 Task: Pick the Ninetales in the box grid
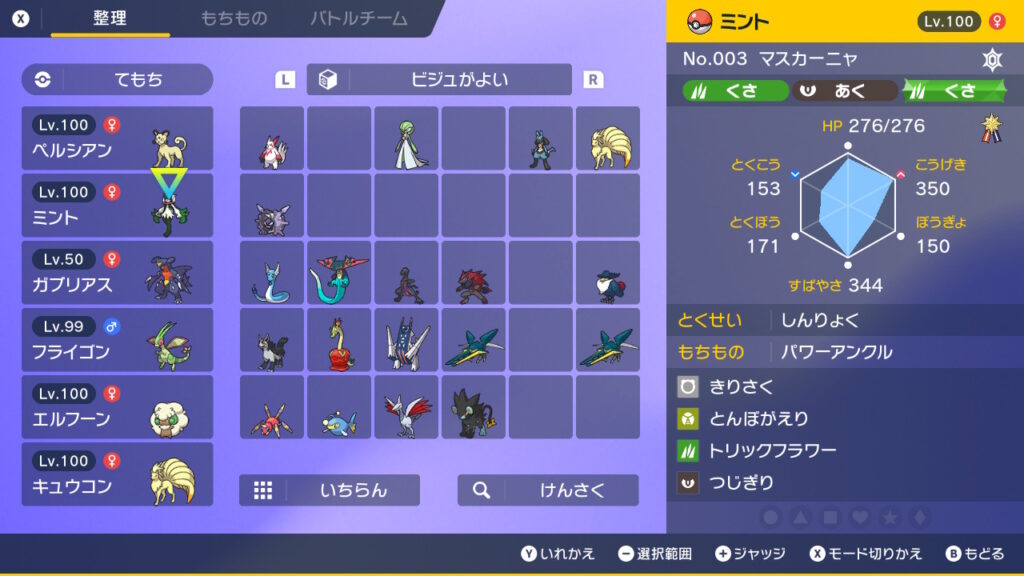pyautogui.click(x=608, y=139)
